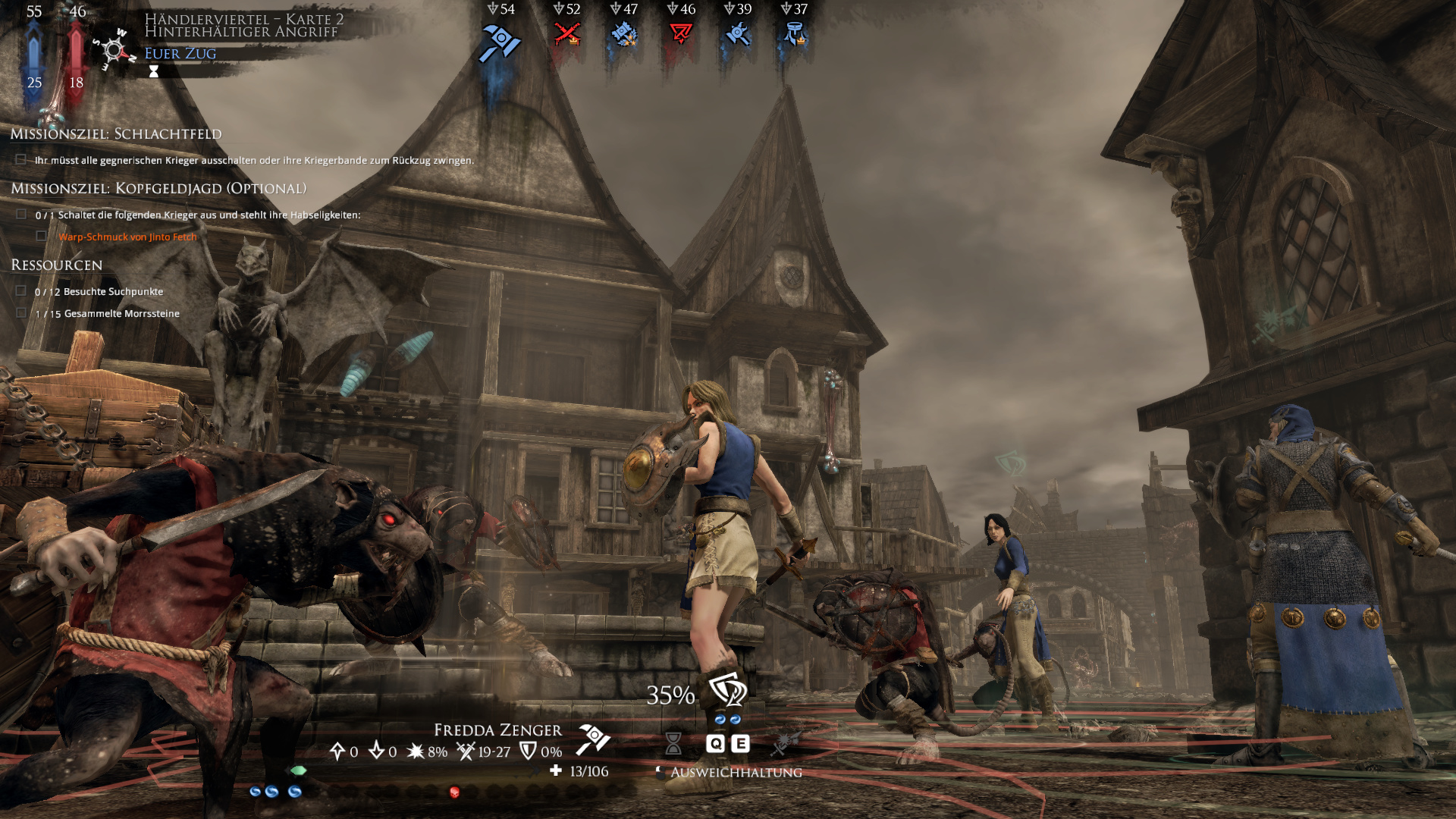The image size is (1456, 819).
Task: Click the compass in the top-left HUD
Action: coord(114,50)
